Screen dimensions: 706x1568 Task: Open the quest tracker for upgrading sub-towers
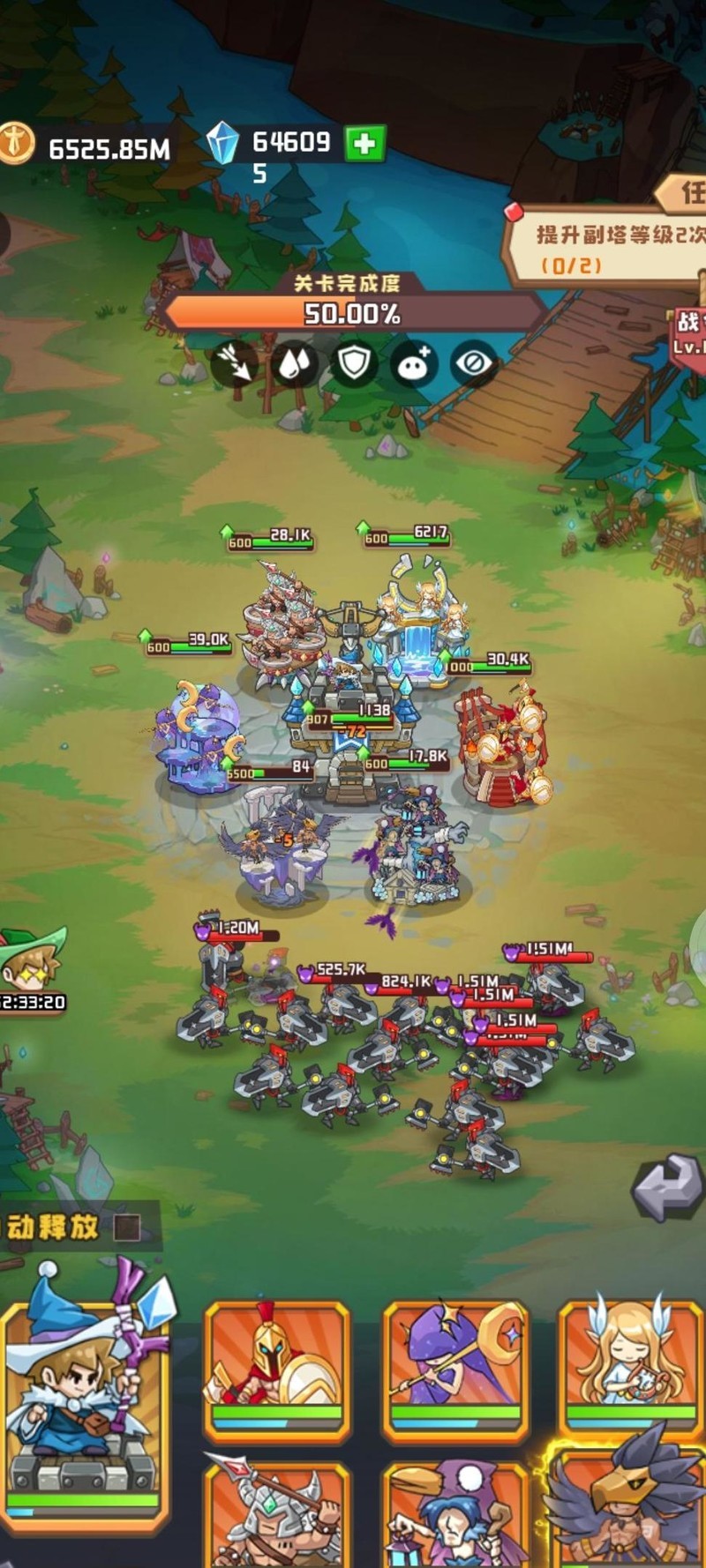coord(609,247)
